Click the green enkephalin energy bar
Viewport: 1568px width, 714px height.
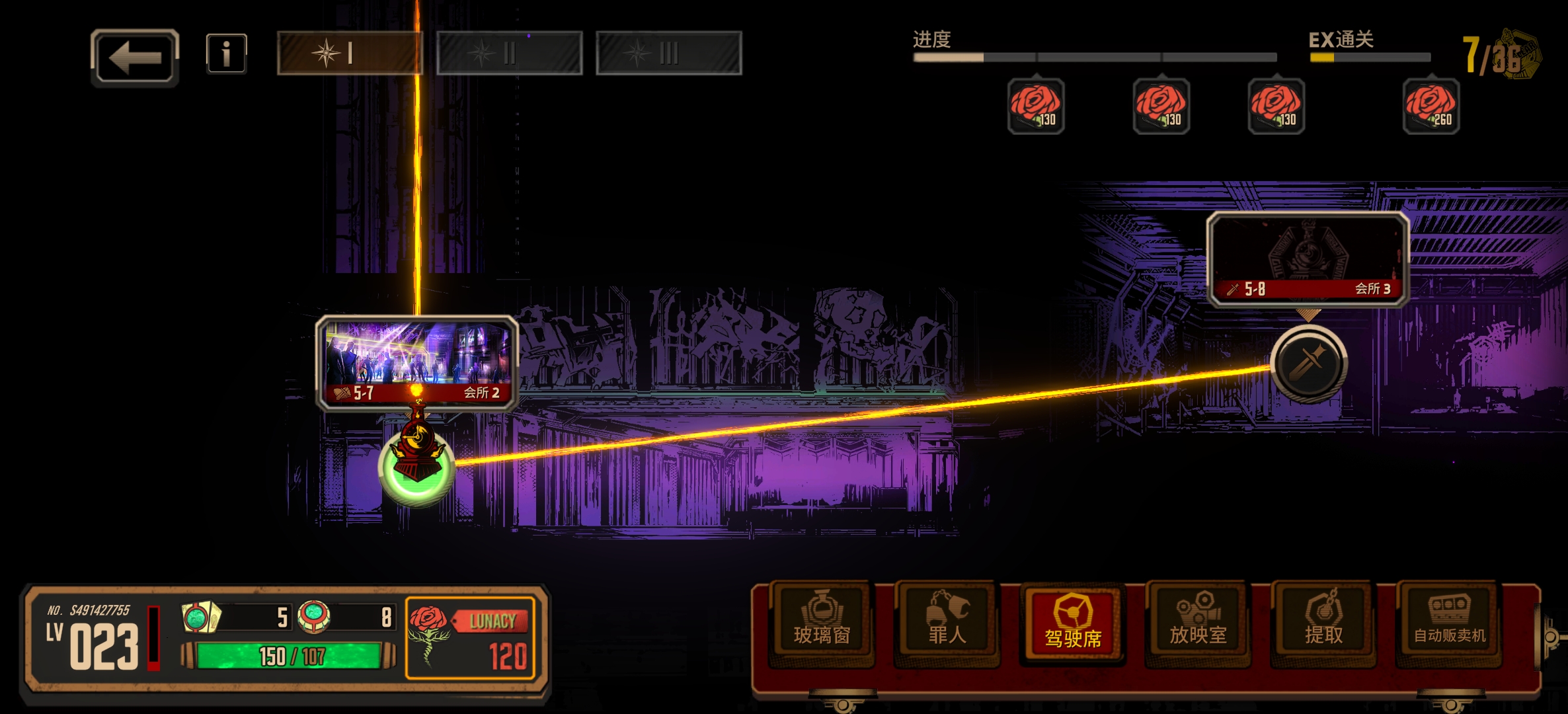point(290,656)
